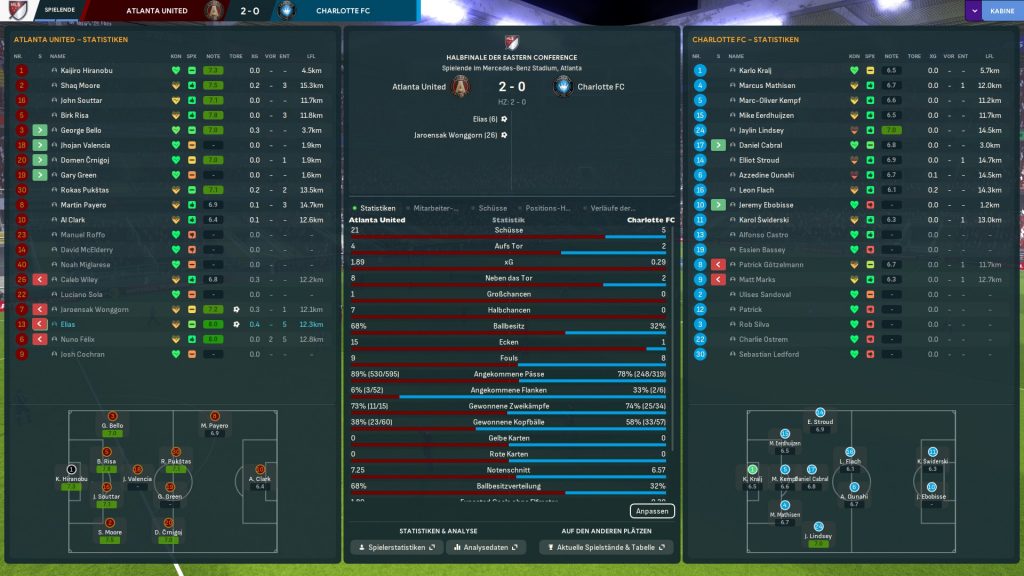This screenshot has width=1024, height=576.
Task: Expand the purple dropdown arrow beside Kabine
Action: 973,11
